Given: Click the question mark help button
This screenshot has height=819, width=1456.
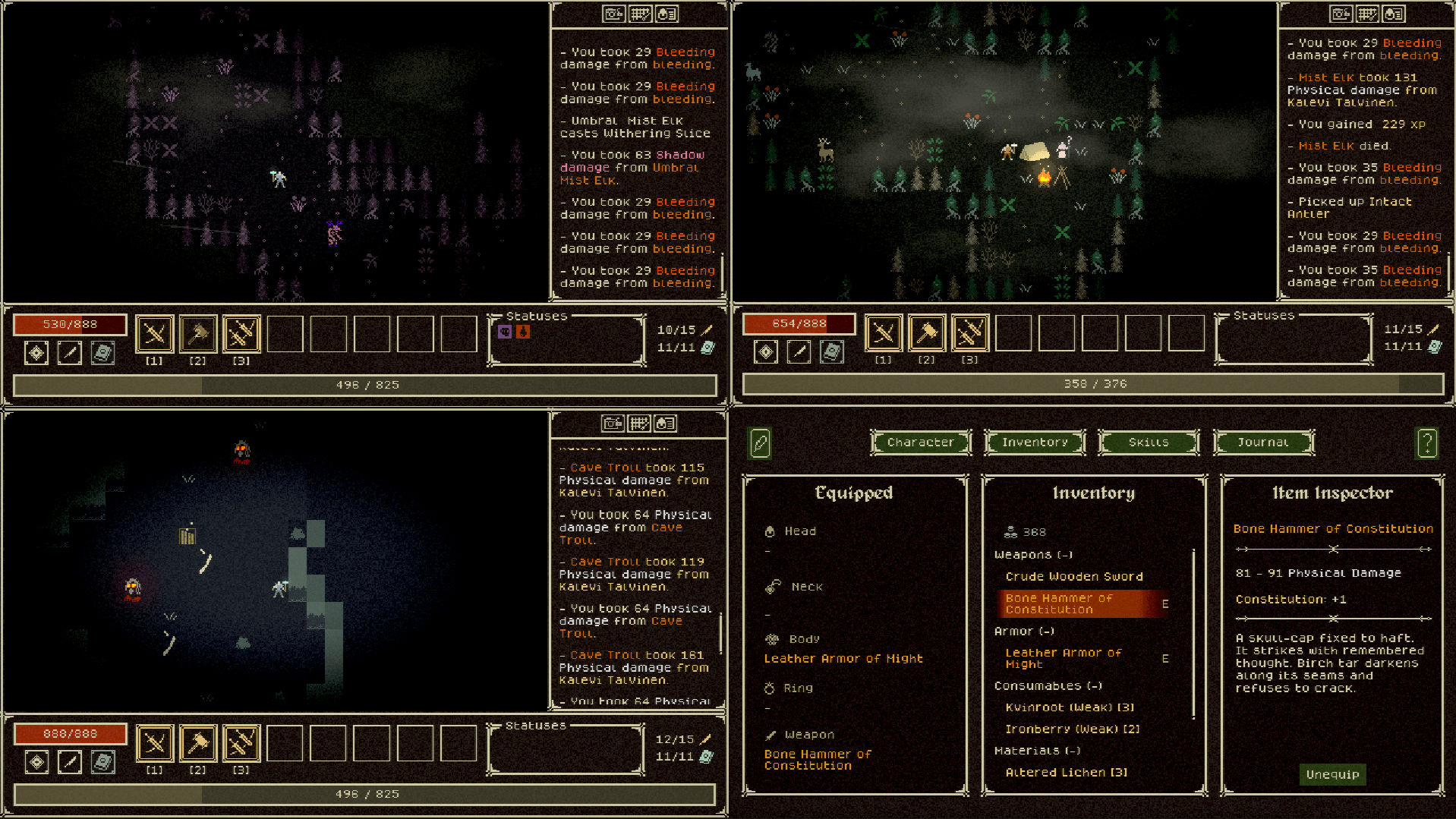Looking at the screenshot, I should click(x=1426, y=442).
